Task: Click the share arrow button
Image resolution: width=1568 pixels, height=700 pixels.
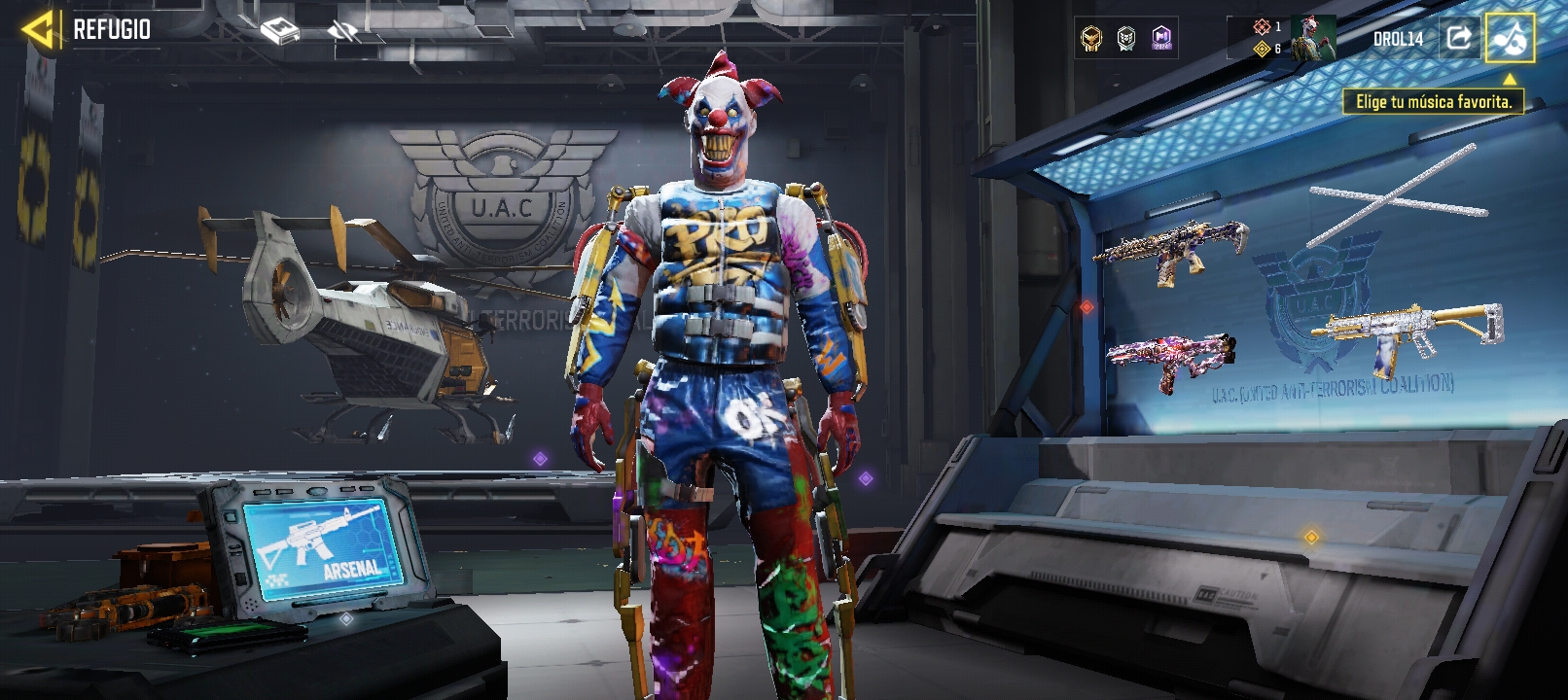Action: 1458,38
